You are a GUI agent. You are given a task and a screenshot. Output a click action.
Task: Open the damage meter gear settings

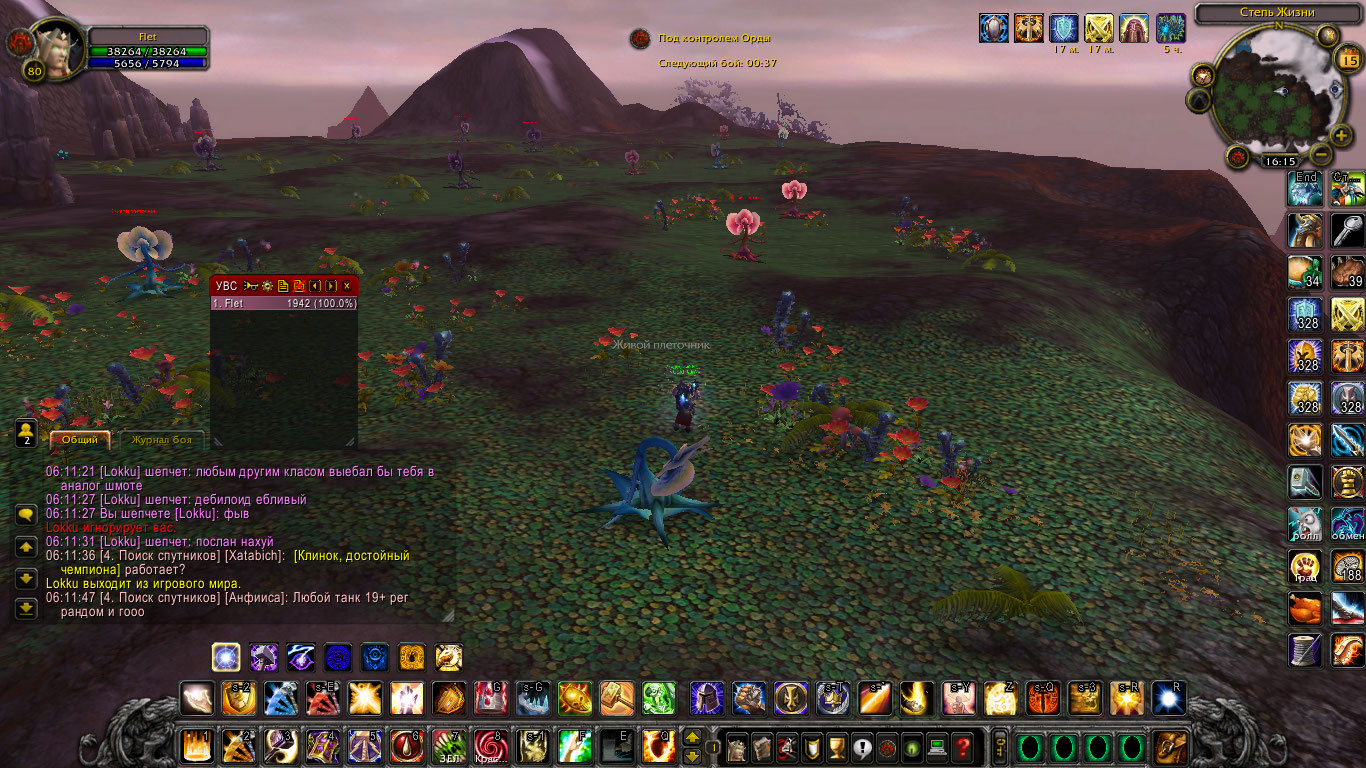coord(268,286)
